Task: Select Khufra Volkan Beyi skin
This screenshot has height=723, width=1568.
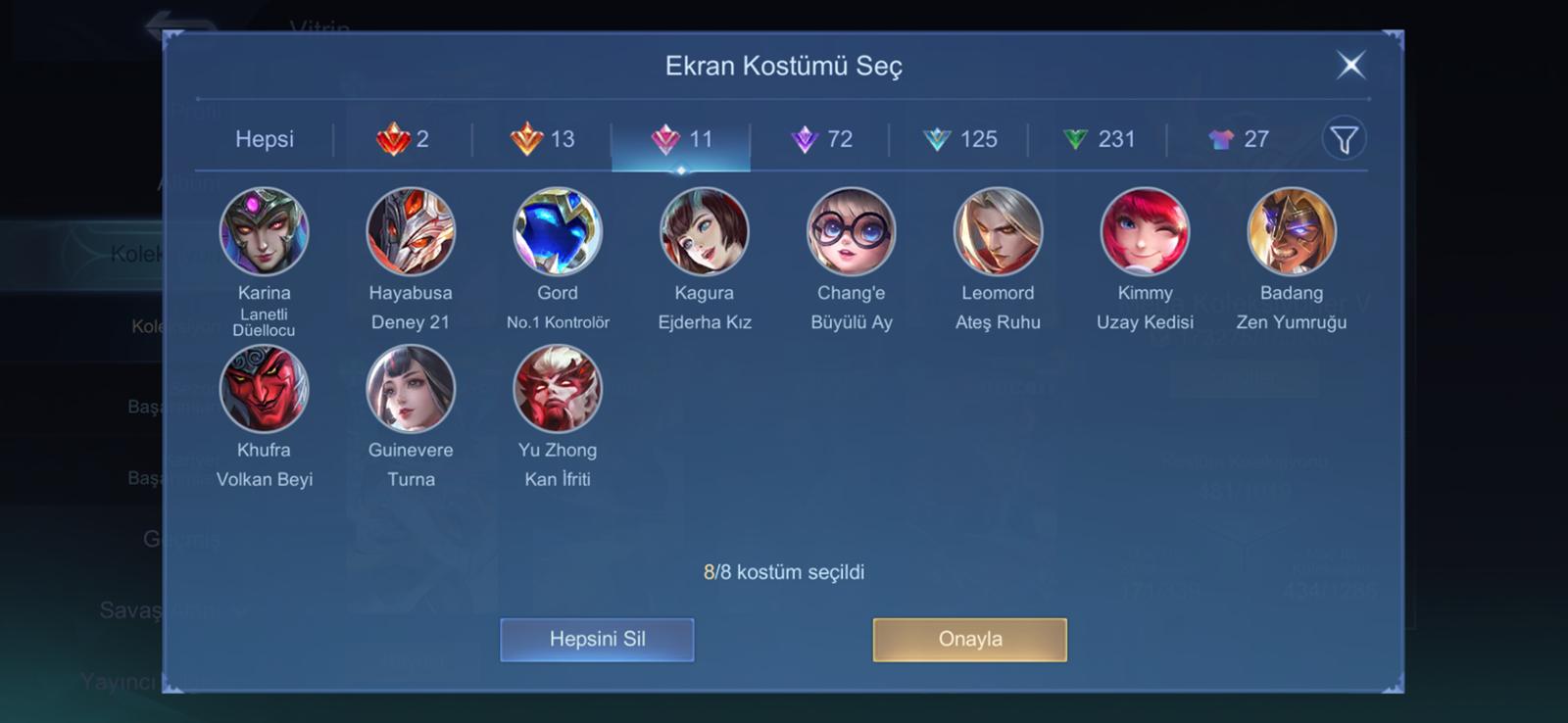Action: click(x=264, y=389)
